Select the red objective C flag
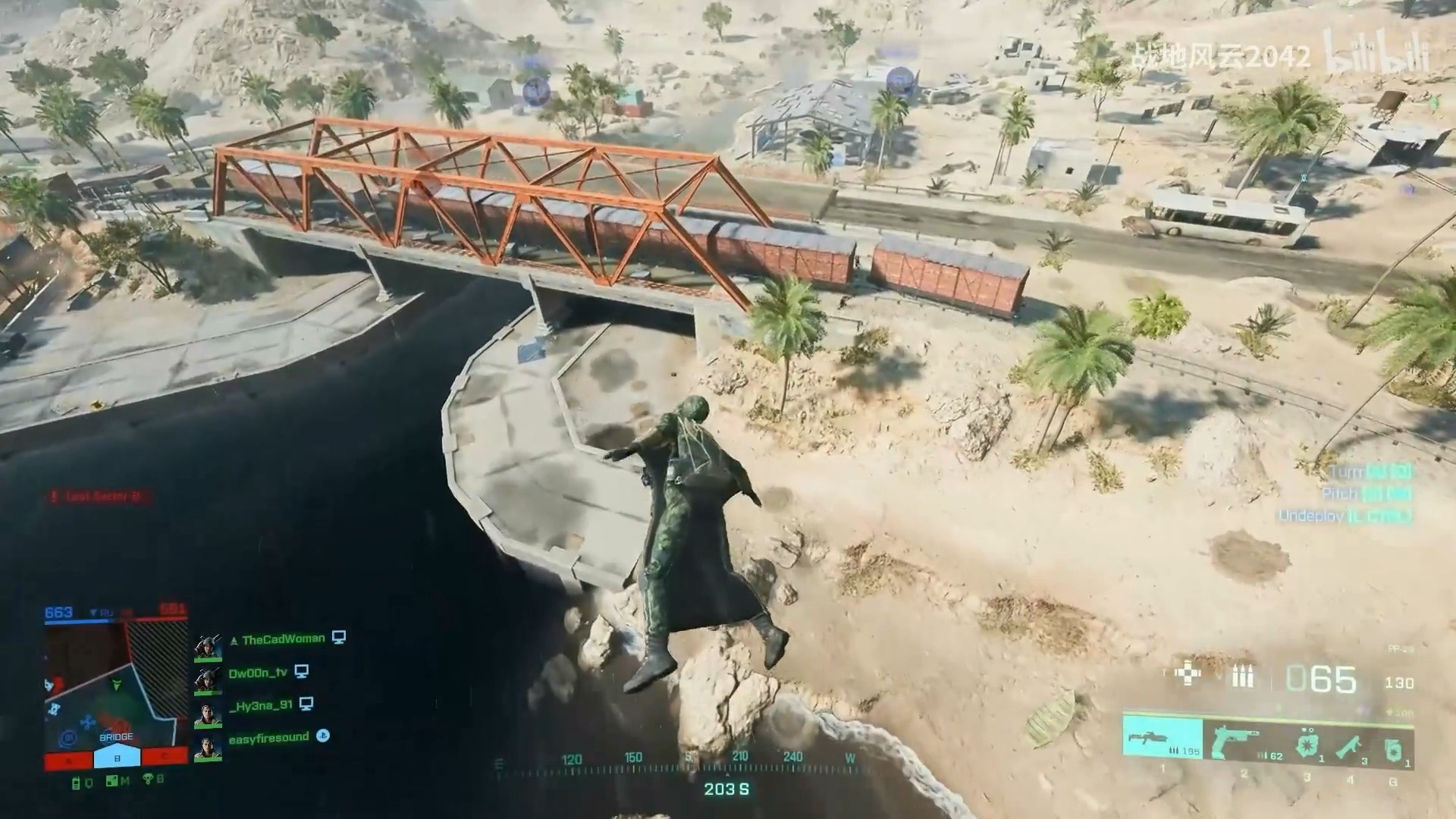The height and width of the screenshot is (819, 1456). [x=164, y=758]
